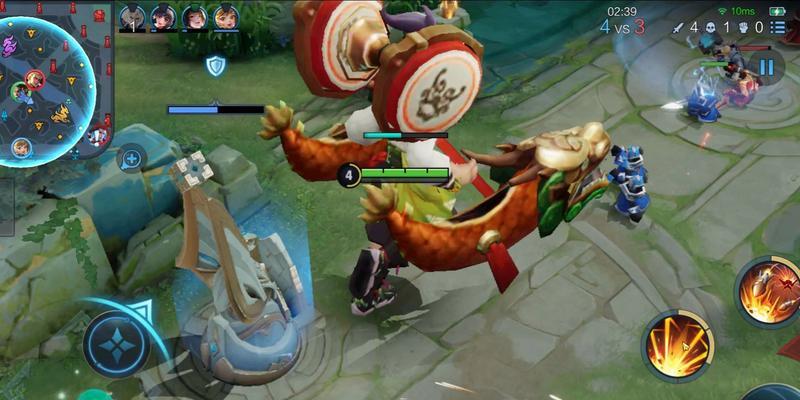Viewport: 800px width, 400px height.
Task: Select the grey masked ally portrait
Action: [132, 17]
